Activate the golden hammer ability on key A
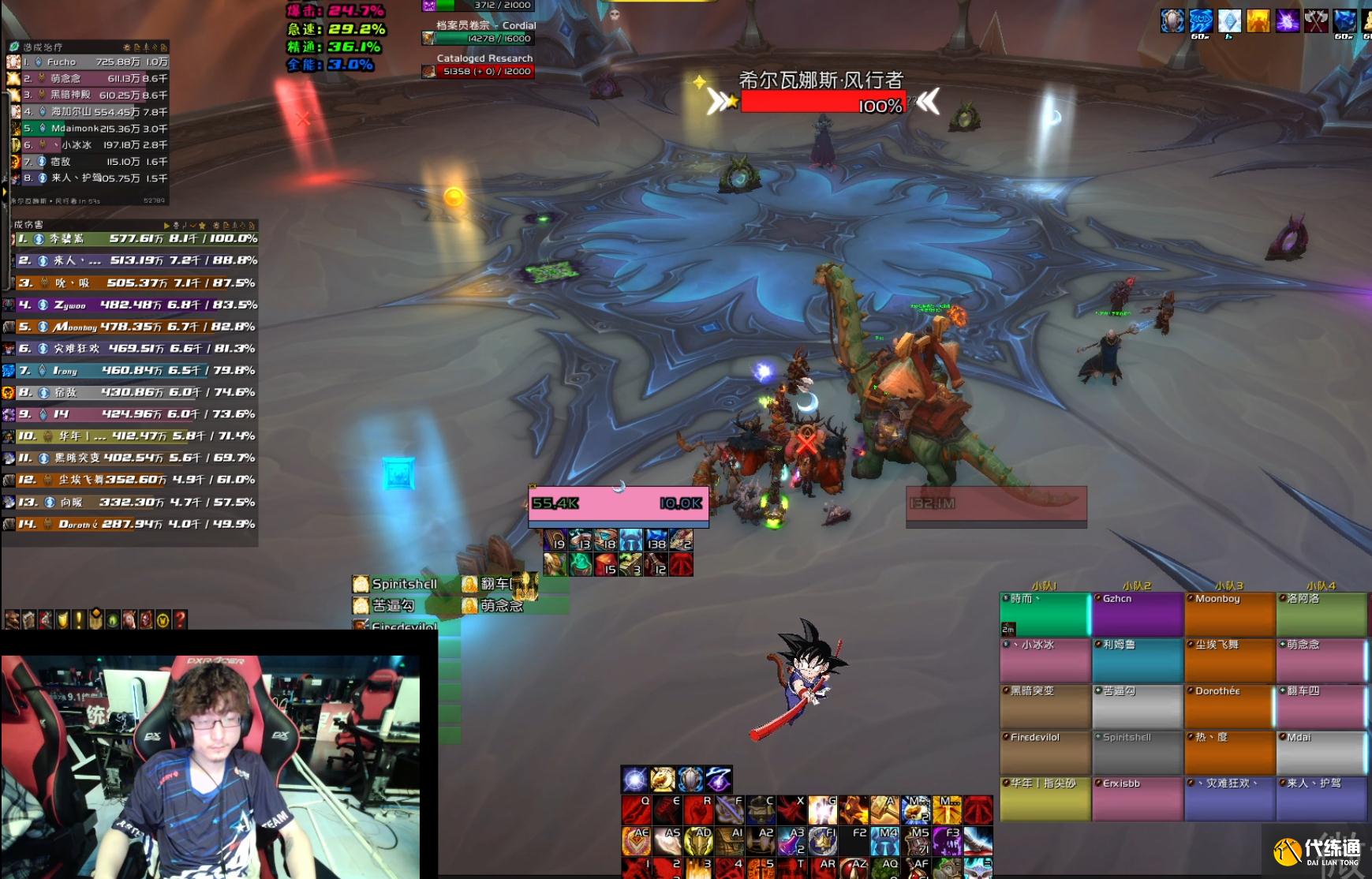Screen dimensions: 1372x879 point(884,810)
